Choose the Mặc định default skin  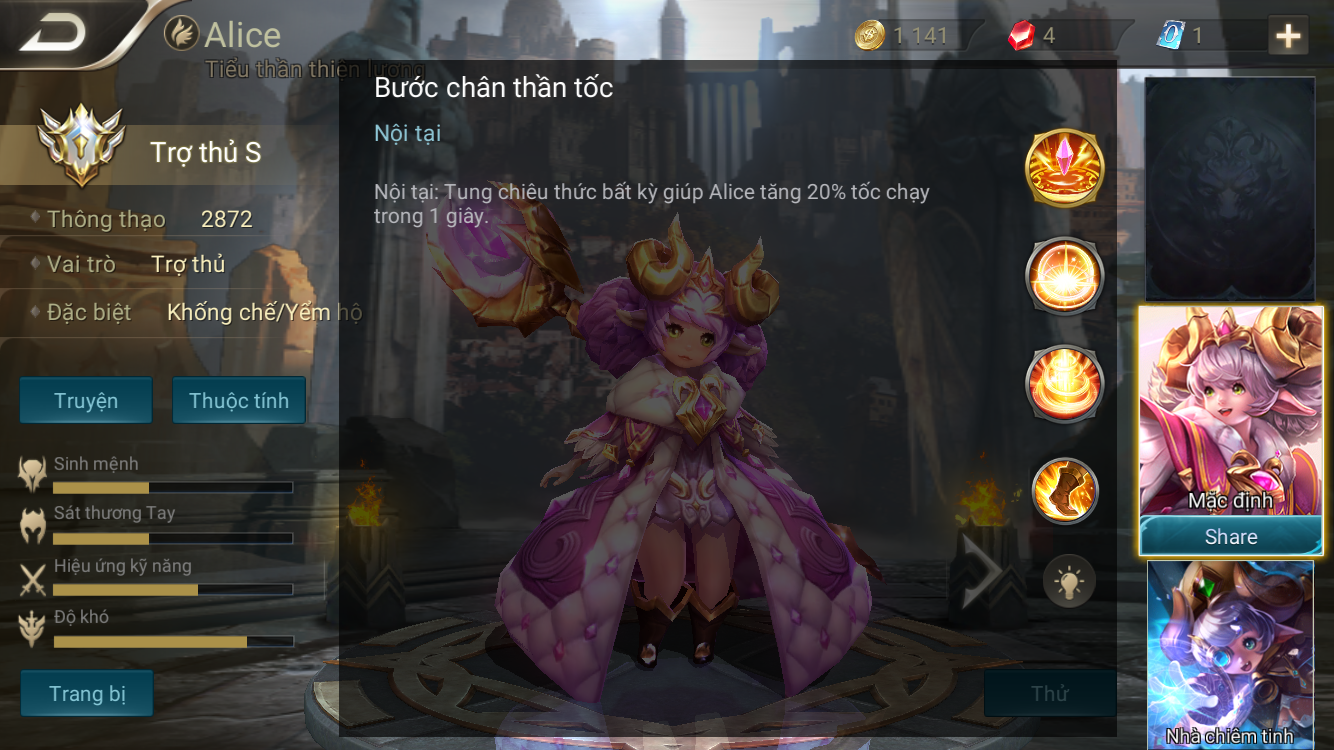pos(1231,412)
